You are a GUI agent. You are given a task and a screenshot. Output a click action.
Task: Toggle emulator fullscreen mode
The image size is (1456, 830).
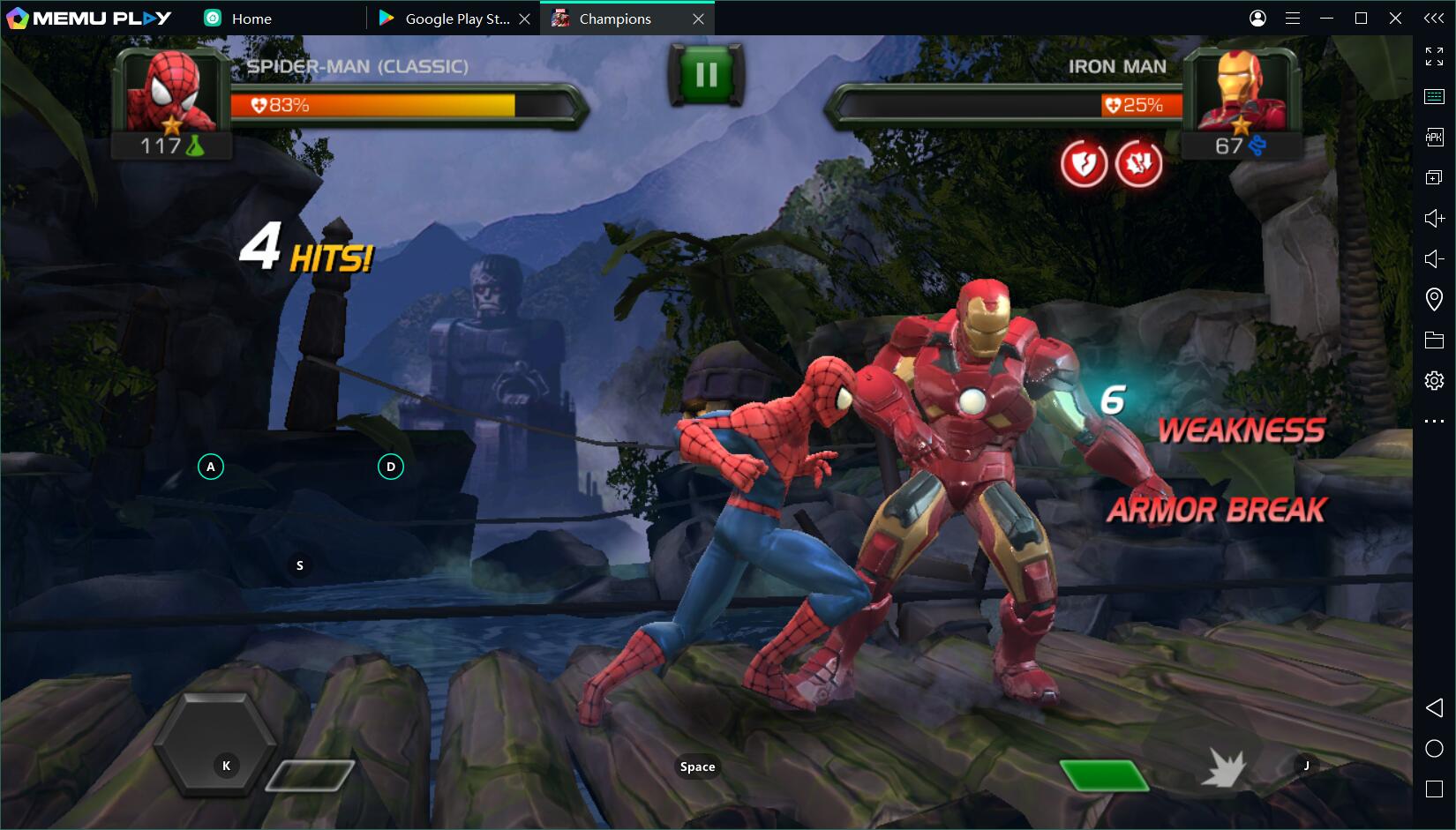coord(1434,56)
